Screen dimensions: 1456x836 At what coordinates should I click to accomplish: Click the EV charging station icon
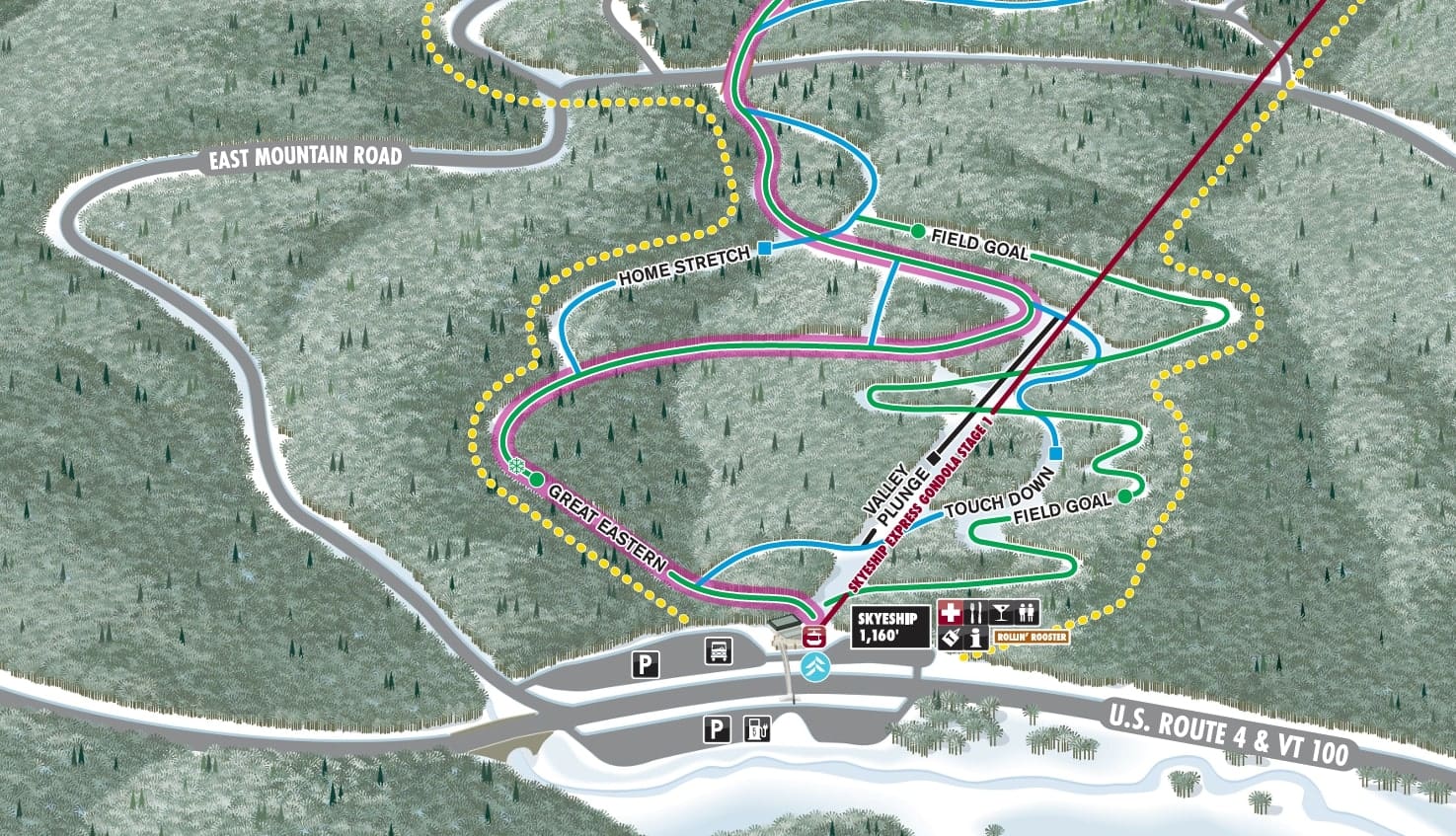757,729
